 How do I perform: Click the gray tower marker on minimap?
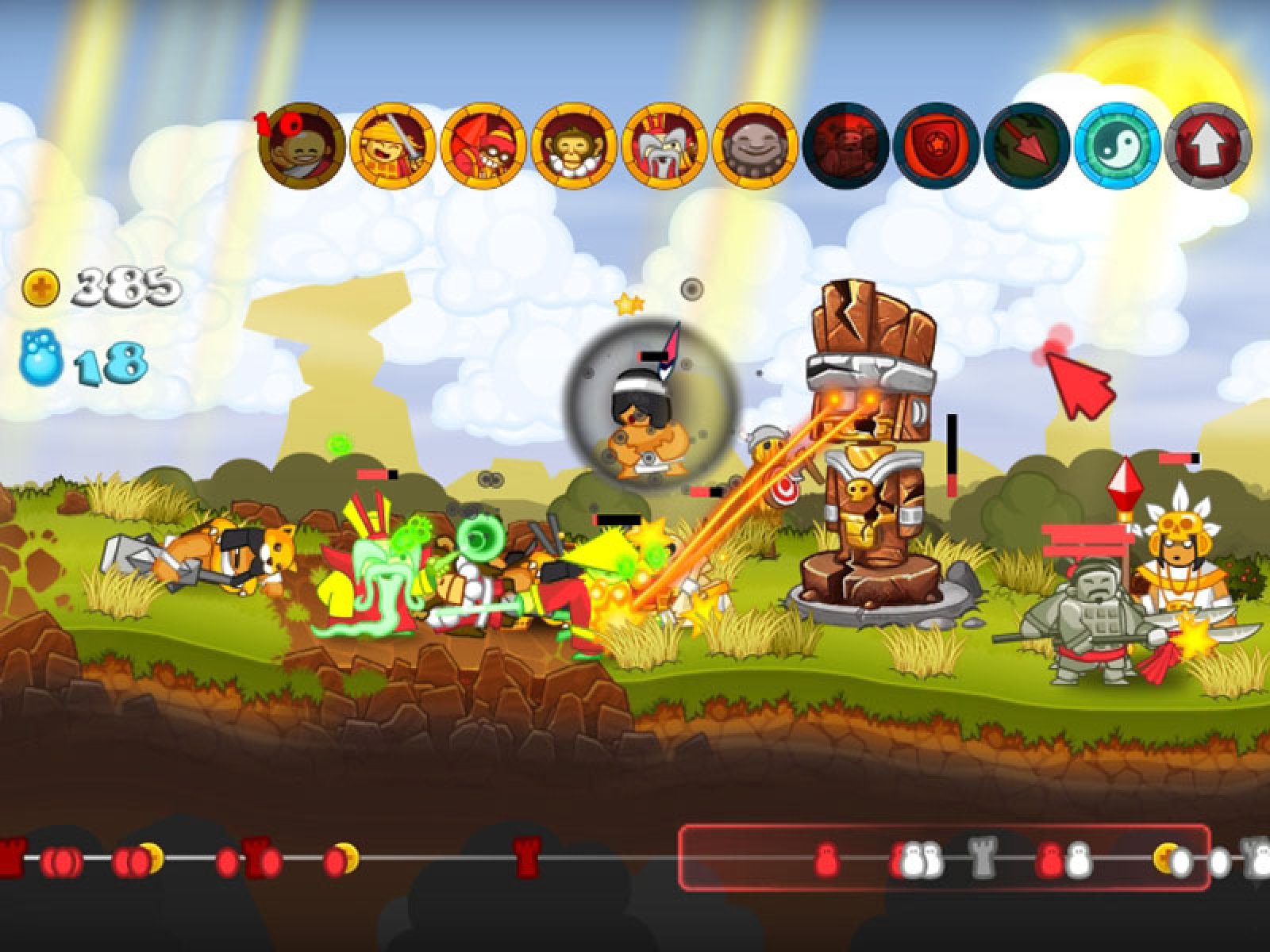click(x=983, y=857)
